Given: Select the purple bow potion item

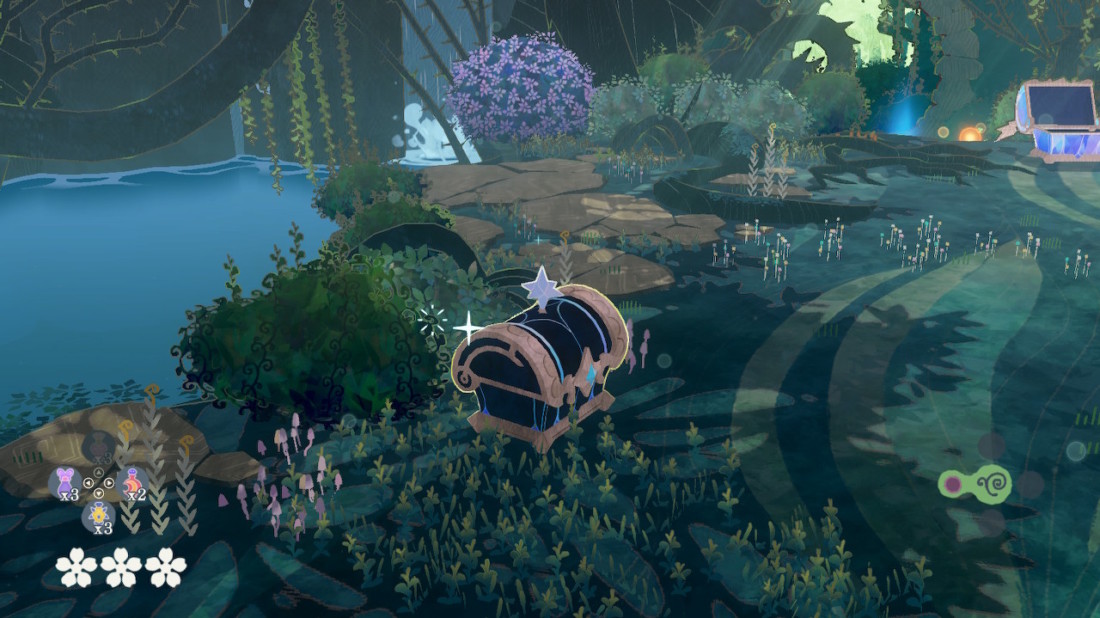Looking at the screenshot, I should pyautogui.click(x=65, y=482).
